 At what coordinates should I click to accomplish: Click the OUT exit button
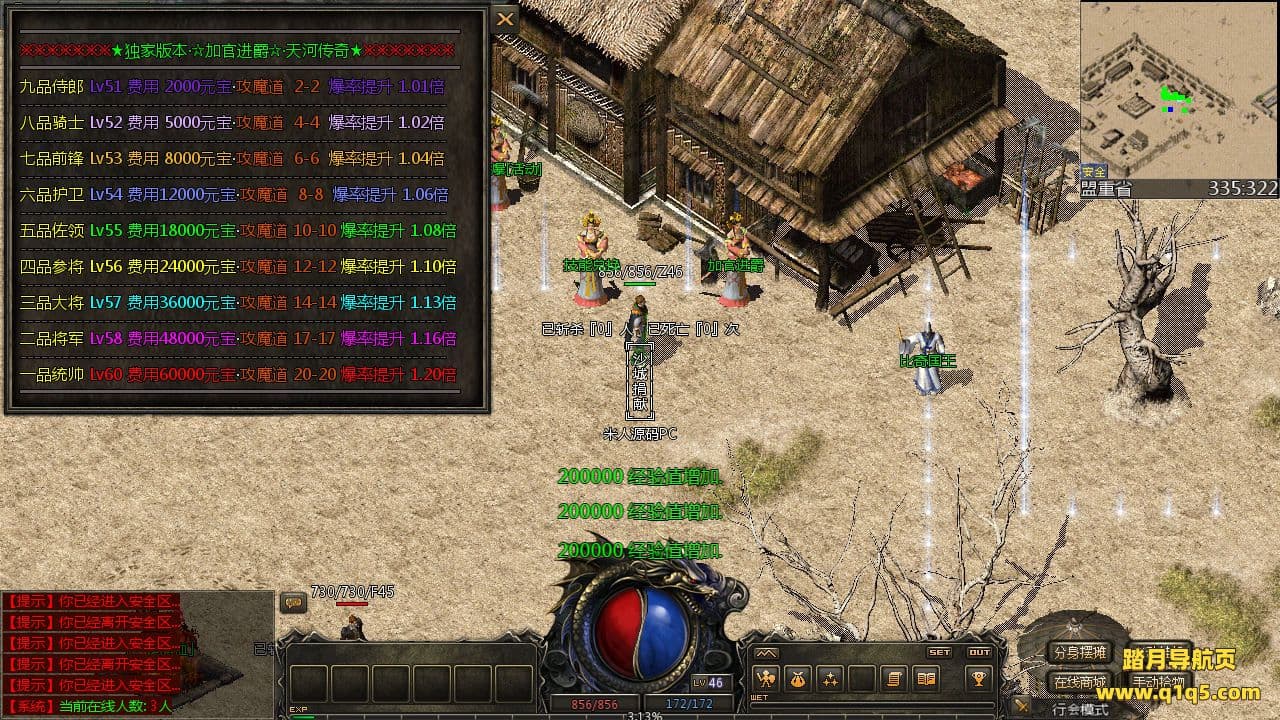(x=979, y=652)
